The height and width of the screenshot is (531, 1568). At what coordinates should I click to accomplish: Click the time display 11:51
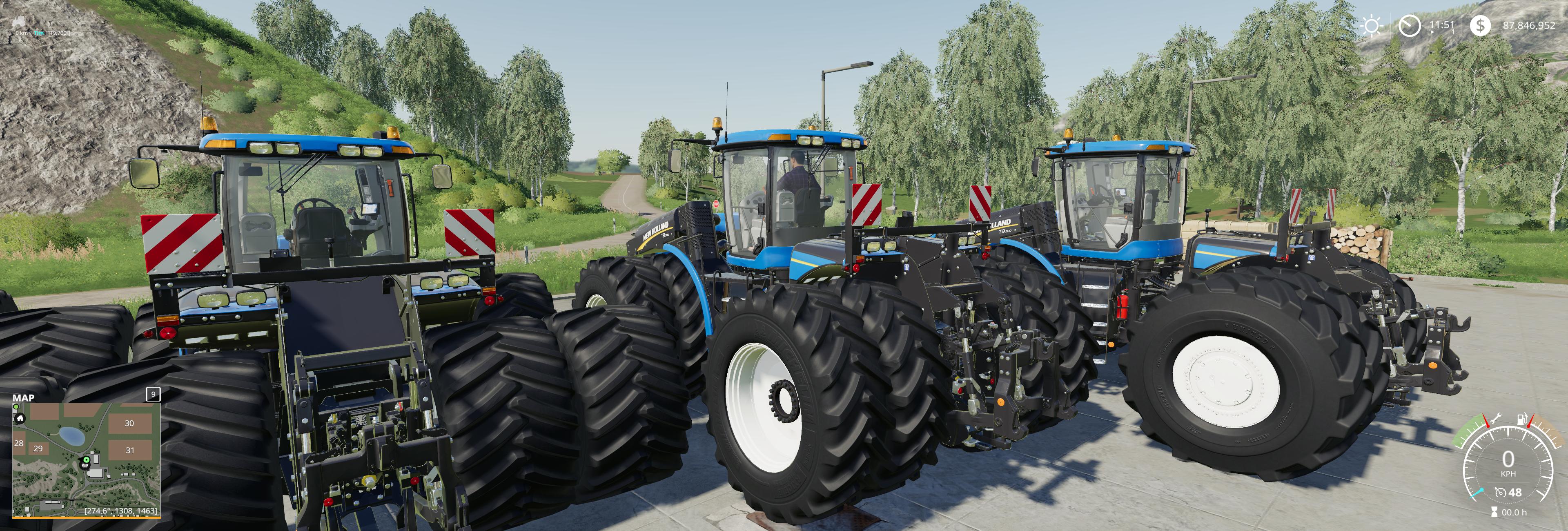[1443, 26]
